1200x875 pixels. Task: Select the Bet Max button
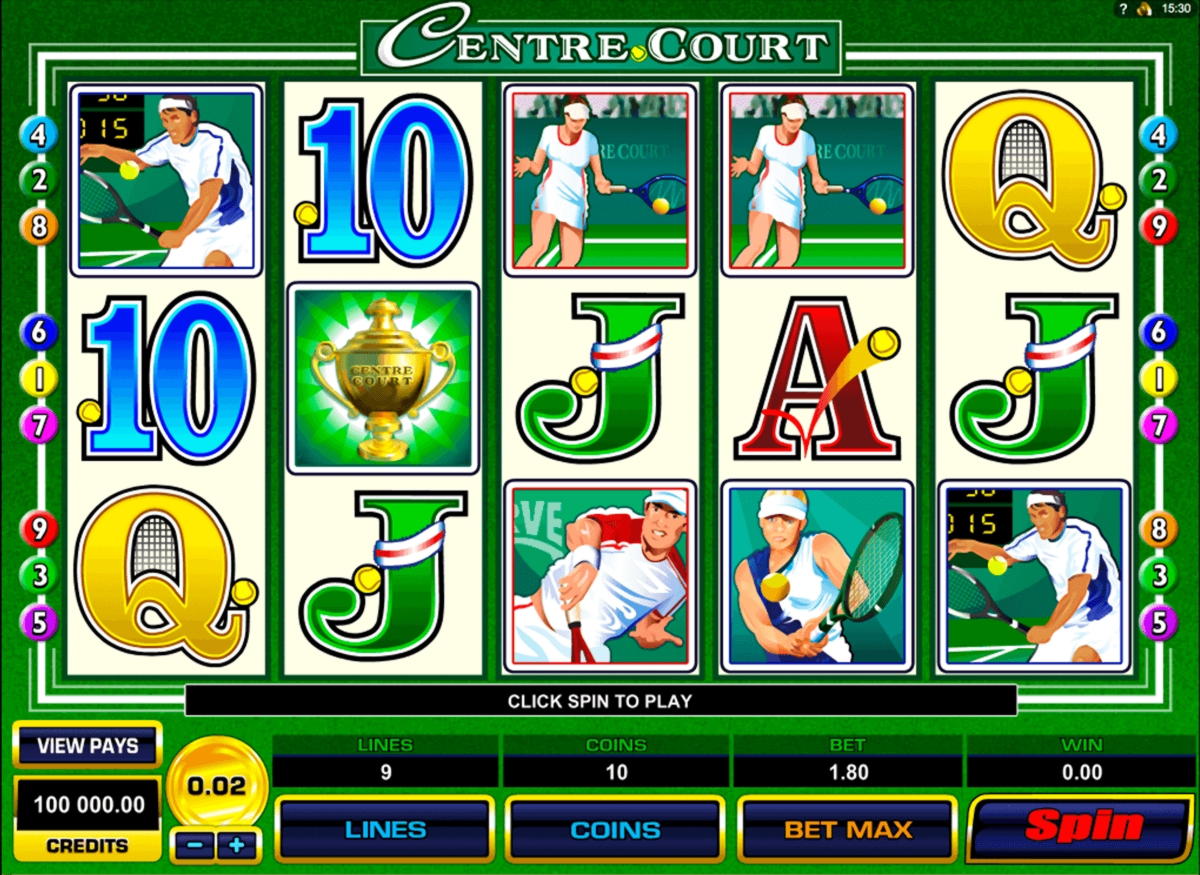click(x=848, y=829)
